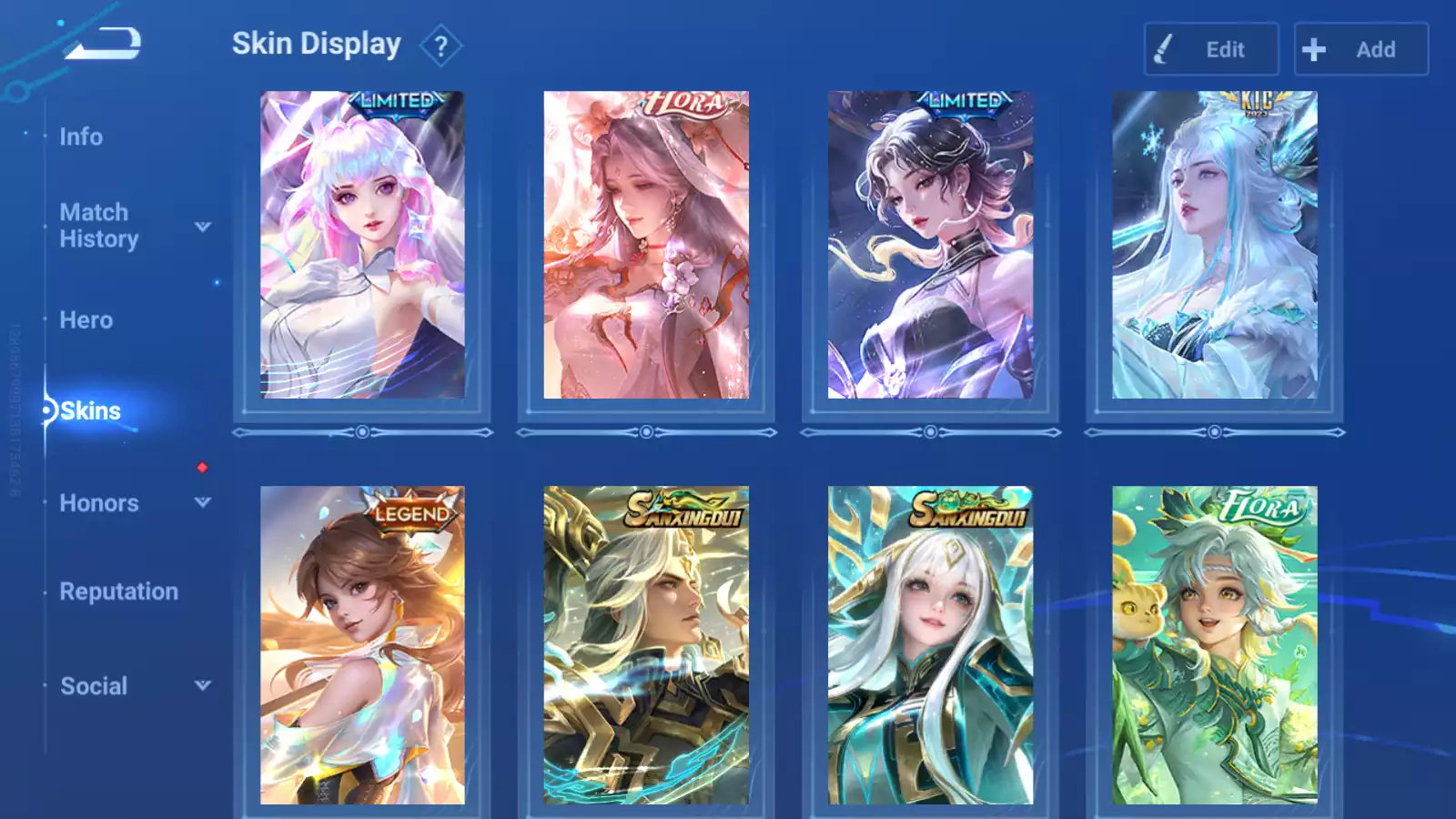This screenshot has width=1456, height=819.
Task: Choose the pink Flora veiled skin card
Action: click(x=646, y=245)
